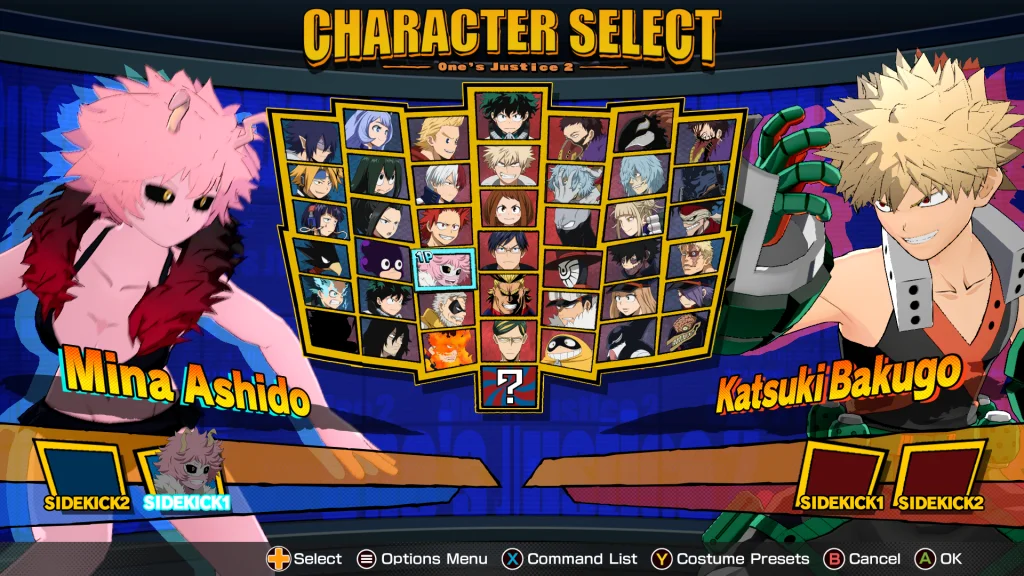1024x576 pixels.
Task: Select player one's Sidekick1 slot with Mina
Action: click(x=185, y=470)
